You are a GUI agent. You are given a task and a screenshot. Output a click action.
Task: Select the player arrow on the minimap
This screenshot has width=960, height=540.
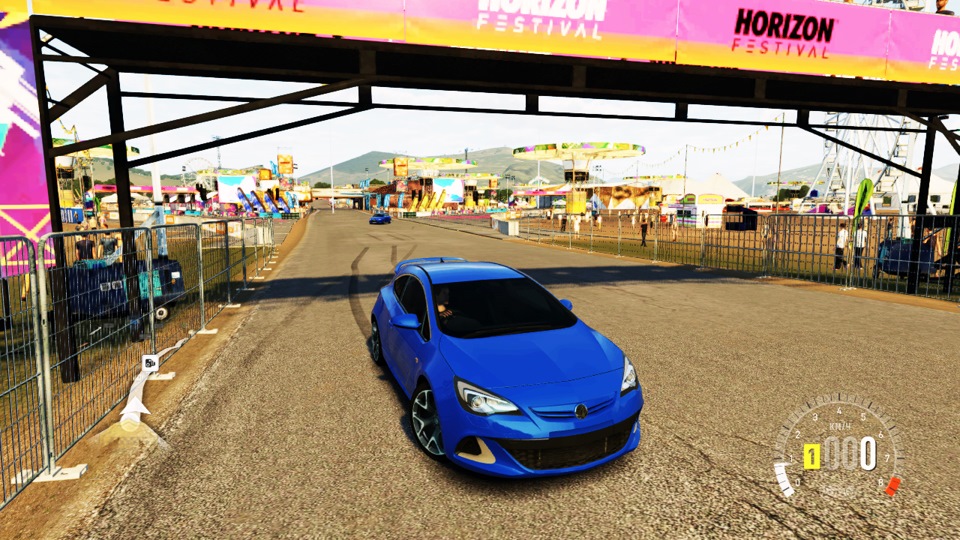click(x=133, y=408)
